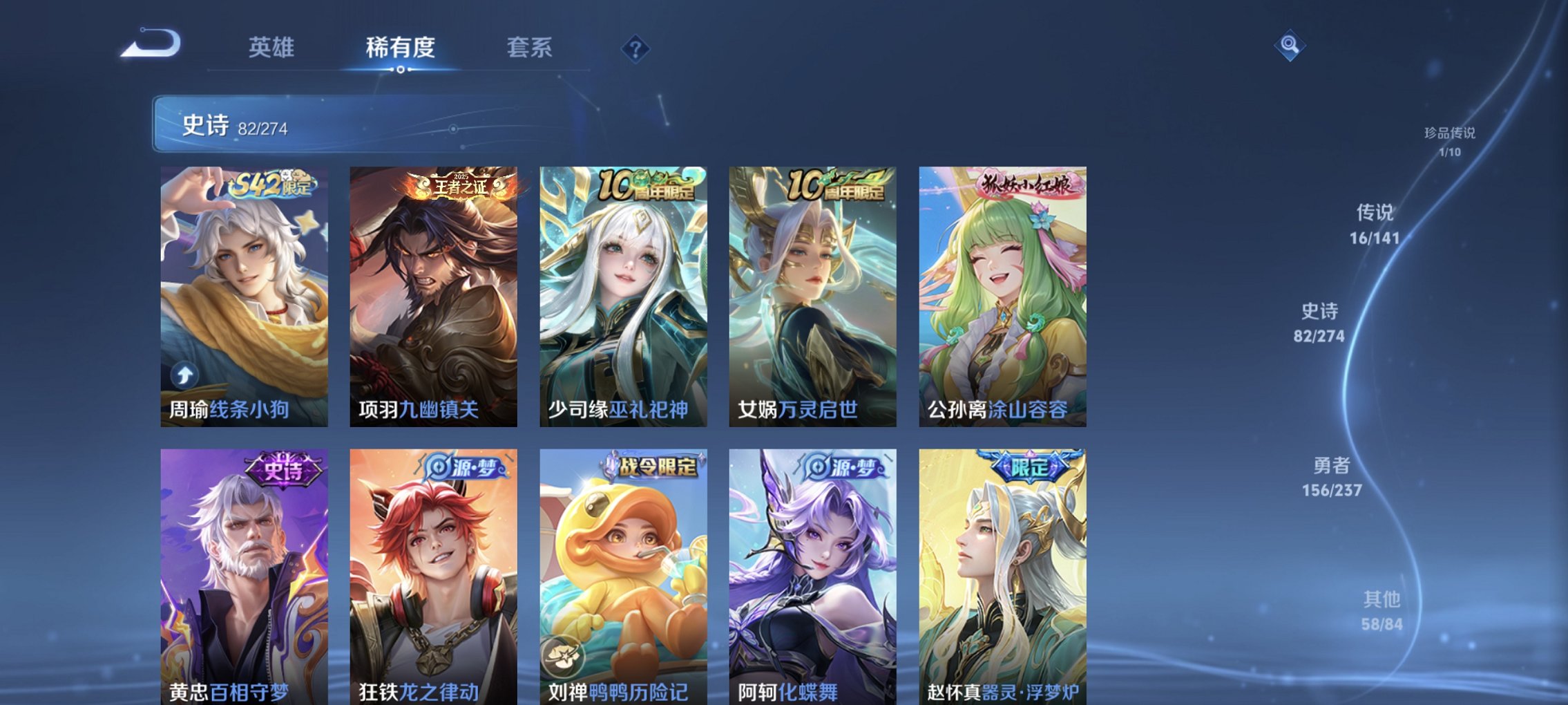Switch to the 套系 tab
This screenshot has height=705, width=1568.
click(x=528, y=47)
